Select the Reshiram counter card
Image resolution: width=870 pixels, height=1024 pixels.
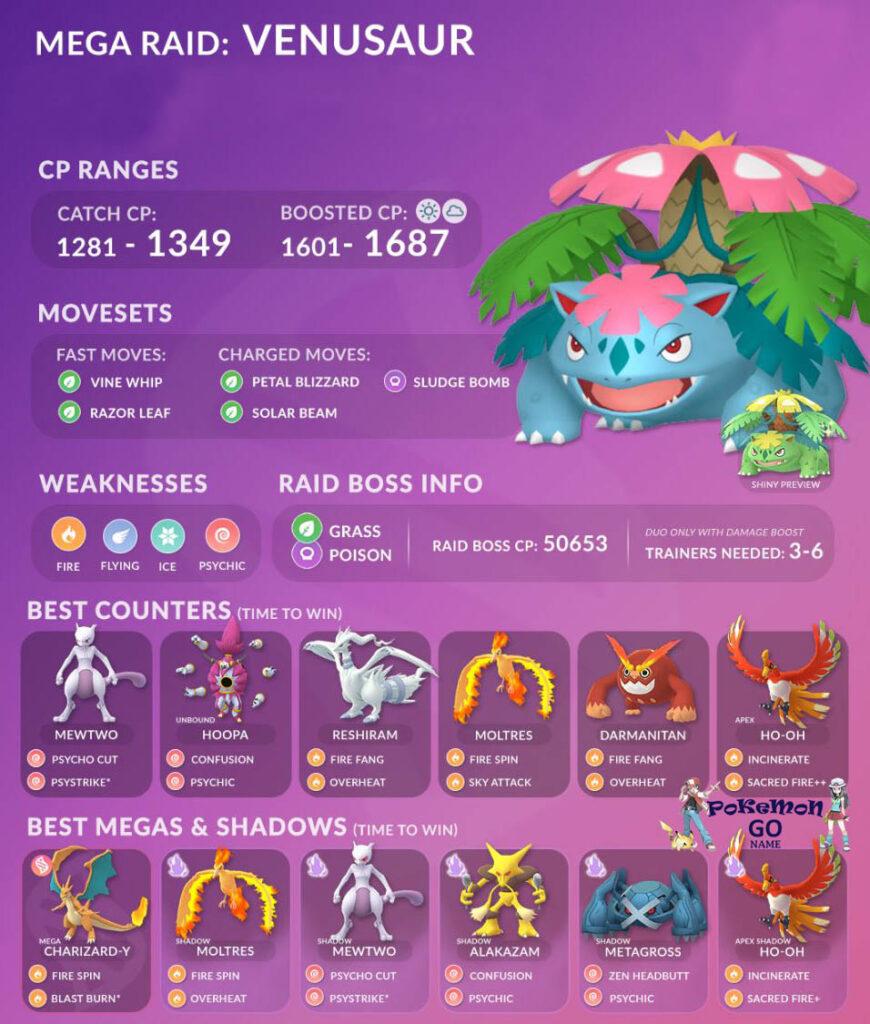click(x=364, y=712)
